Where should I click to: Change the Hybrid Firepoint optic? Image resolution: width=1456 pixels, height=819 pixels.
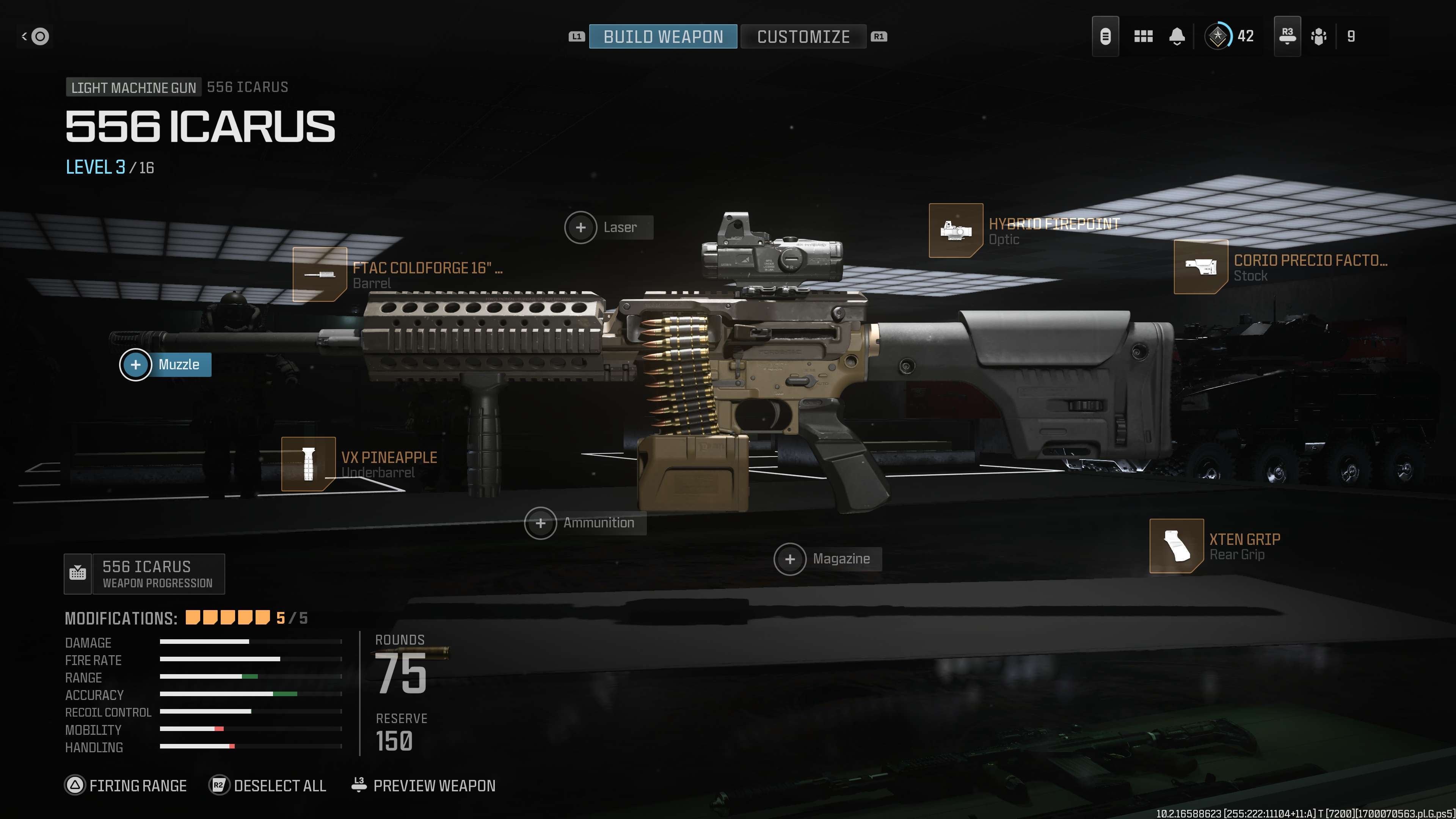(956, 231)
